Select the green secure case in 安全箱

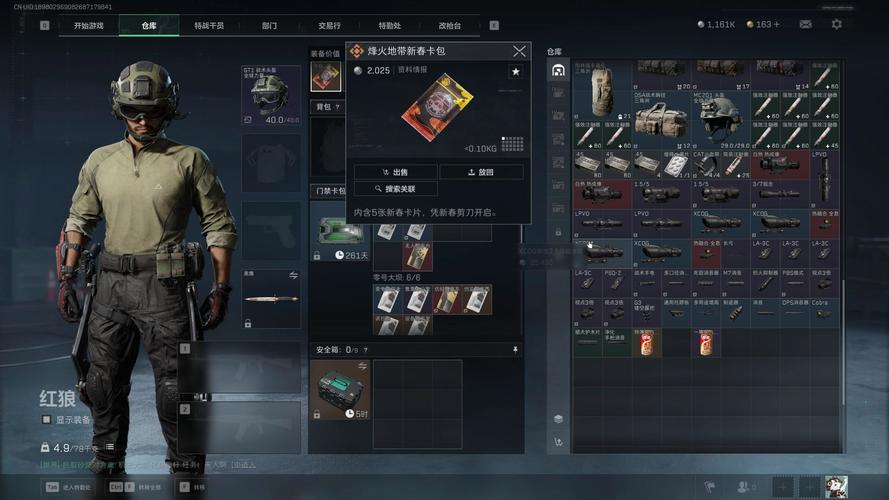339,389
